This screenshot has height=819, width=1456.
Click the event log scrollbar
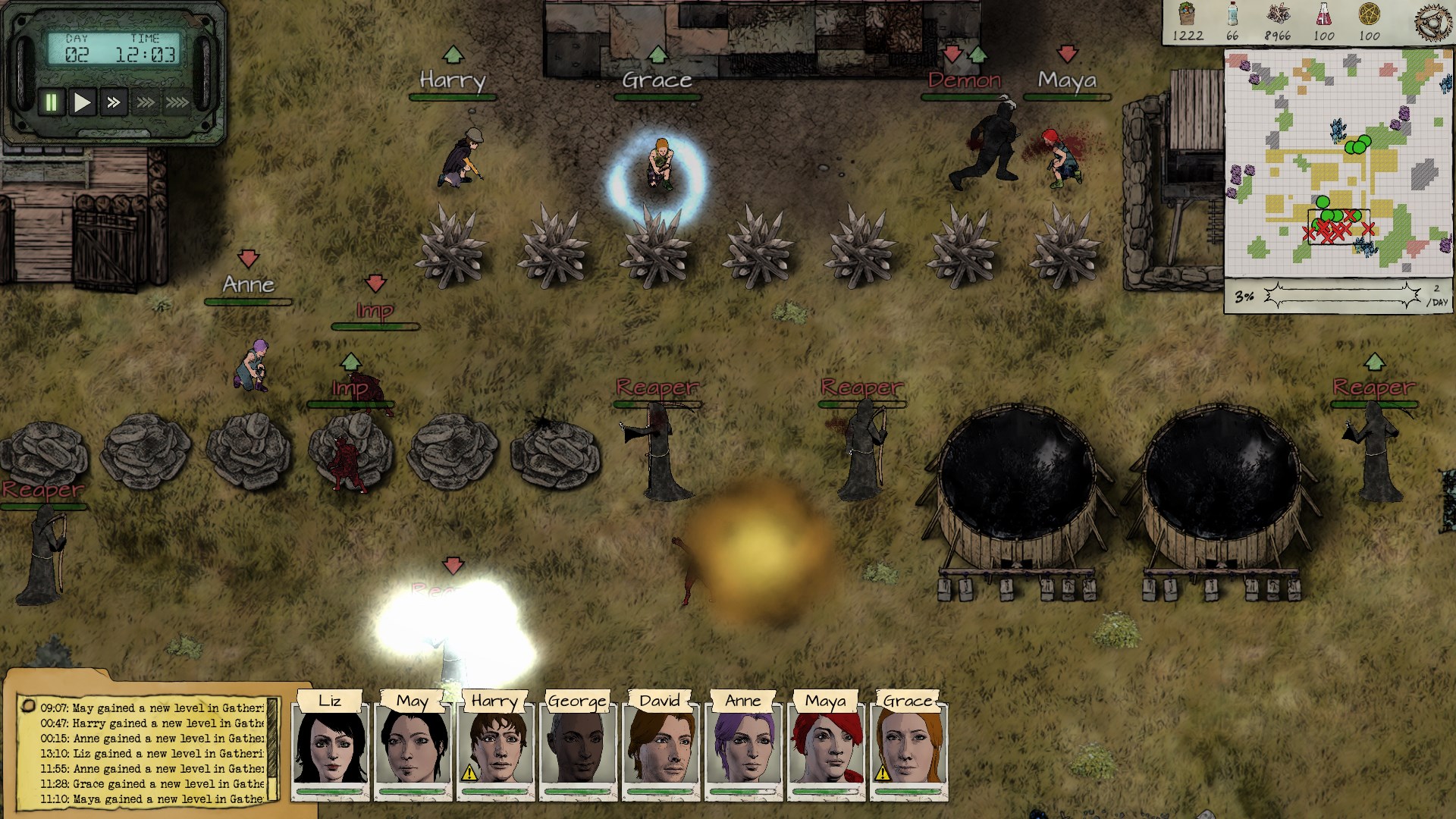tap(273, 751)
